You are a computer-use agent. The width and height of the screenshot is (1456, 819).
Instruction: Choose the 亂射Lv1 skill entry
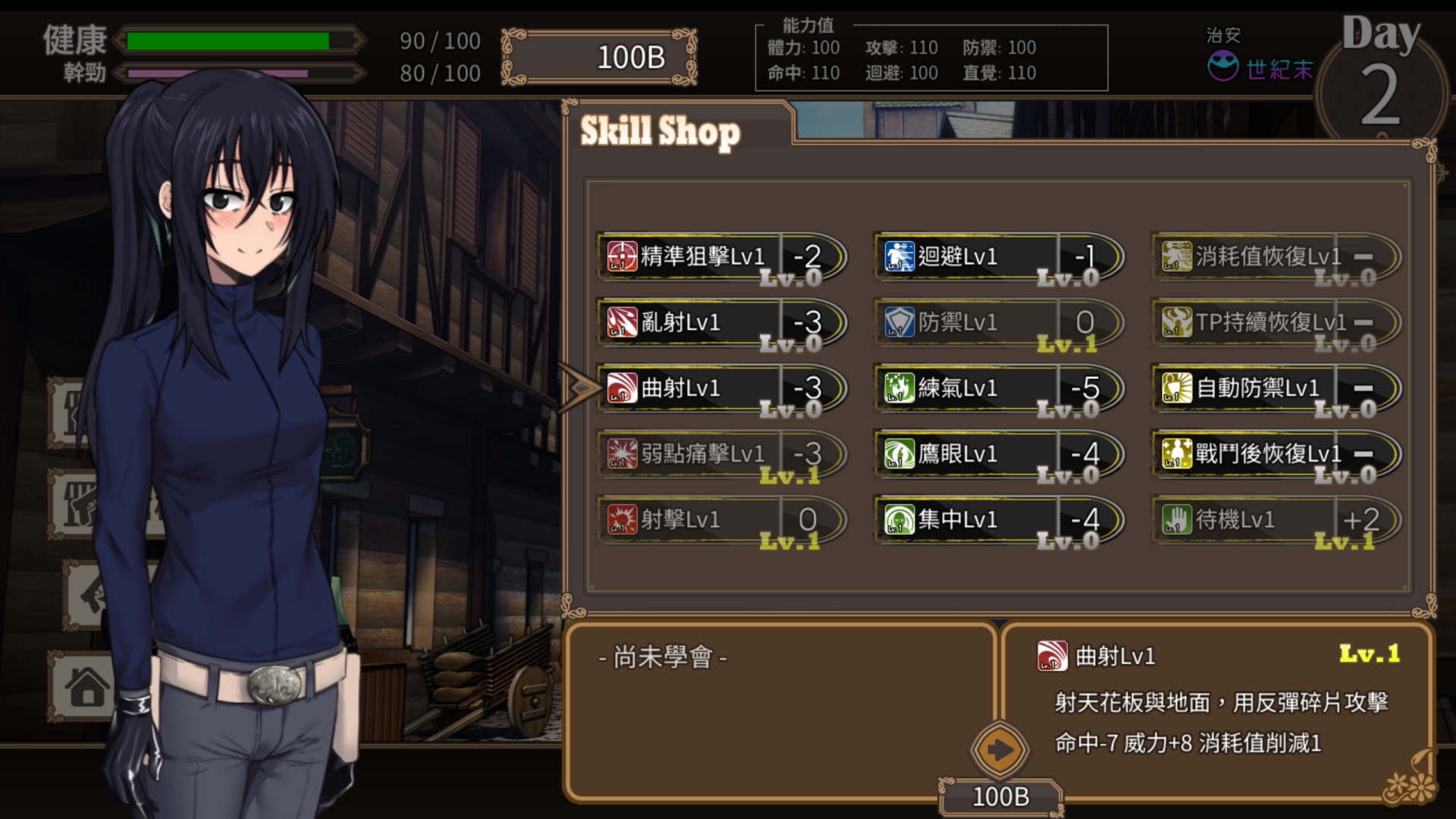point(720,323)
